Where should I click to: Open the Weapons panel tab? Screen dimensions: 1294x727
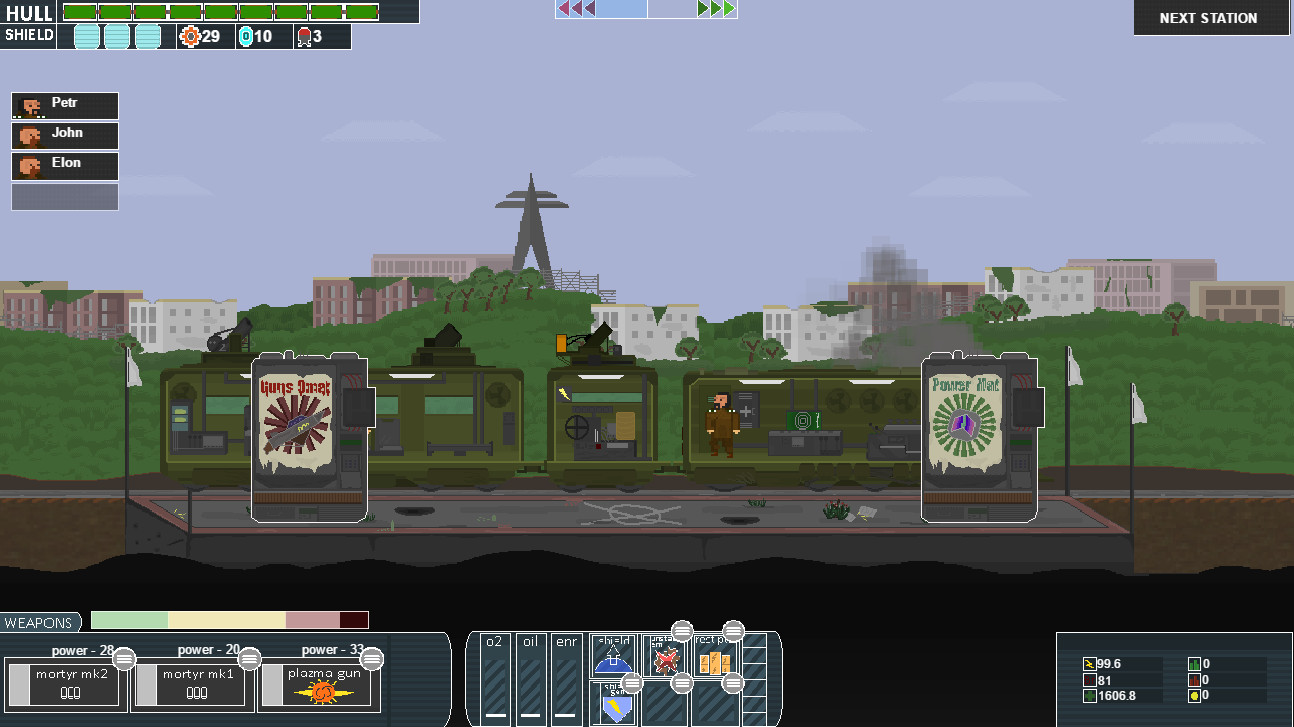pyautogui.click(x=39, y=623)
